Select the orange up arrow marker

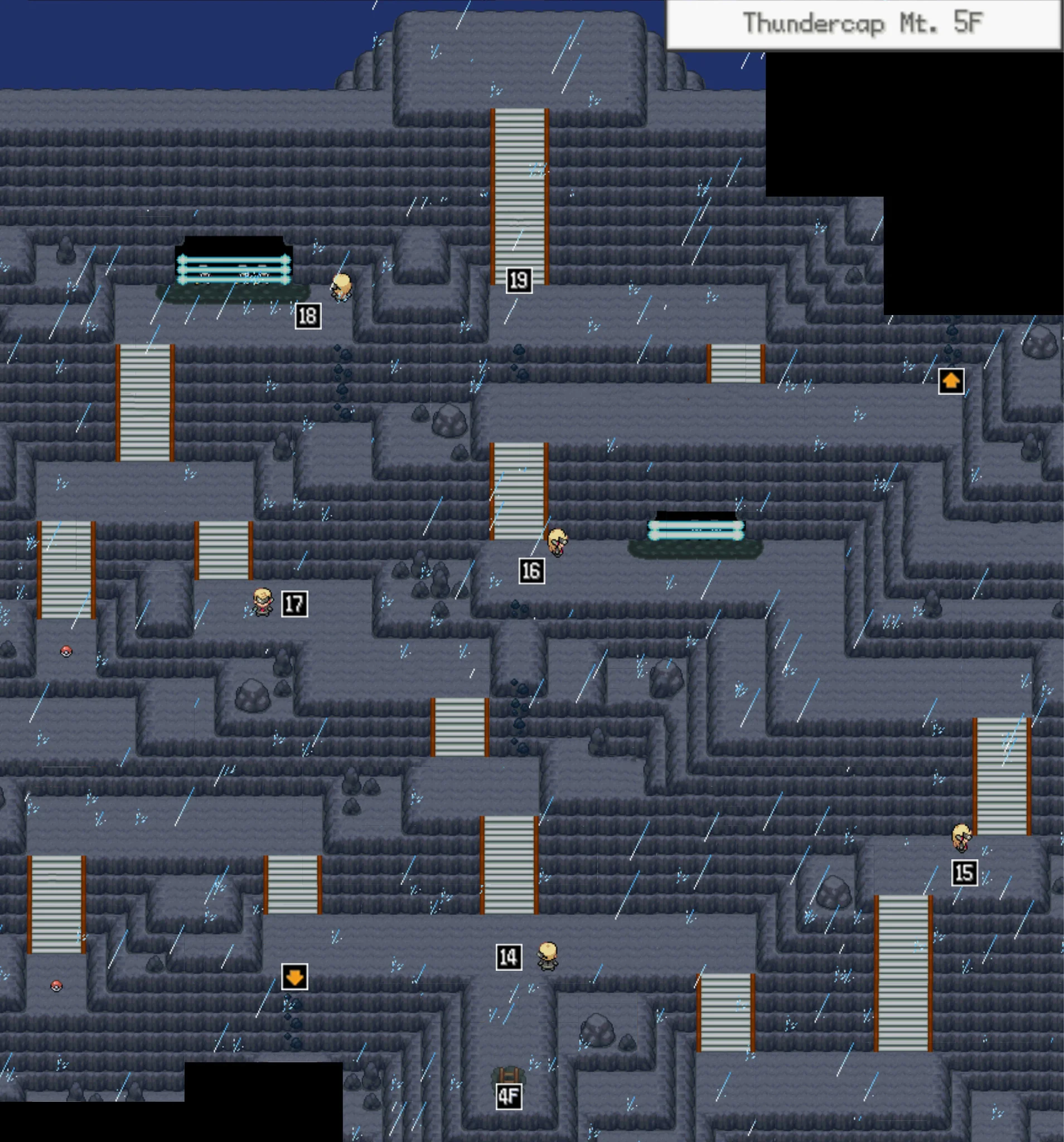[x=951, y=381]
